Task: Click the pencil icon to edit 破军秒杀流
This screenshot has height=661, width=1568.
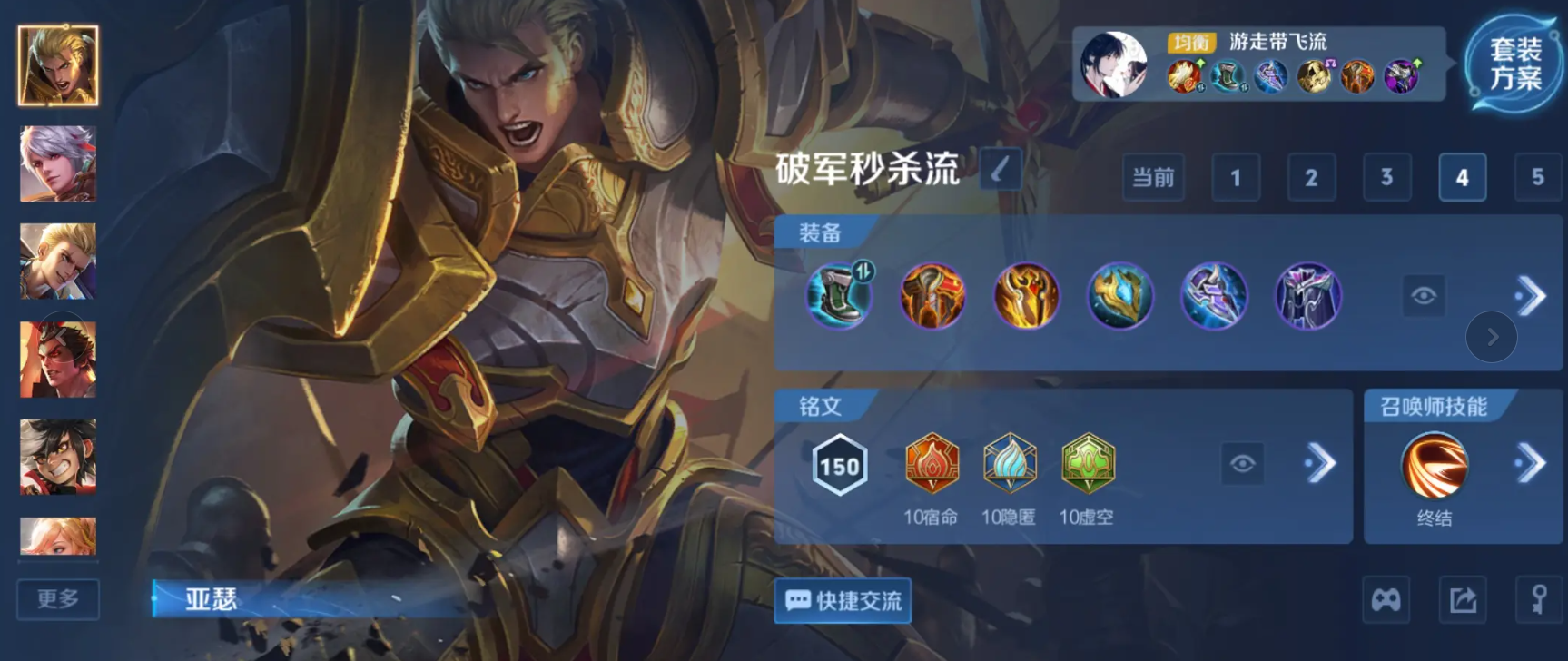Action: click(1000, 170)
